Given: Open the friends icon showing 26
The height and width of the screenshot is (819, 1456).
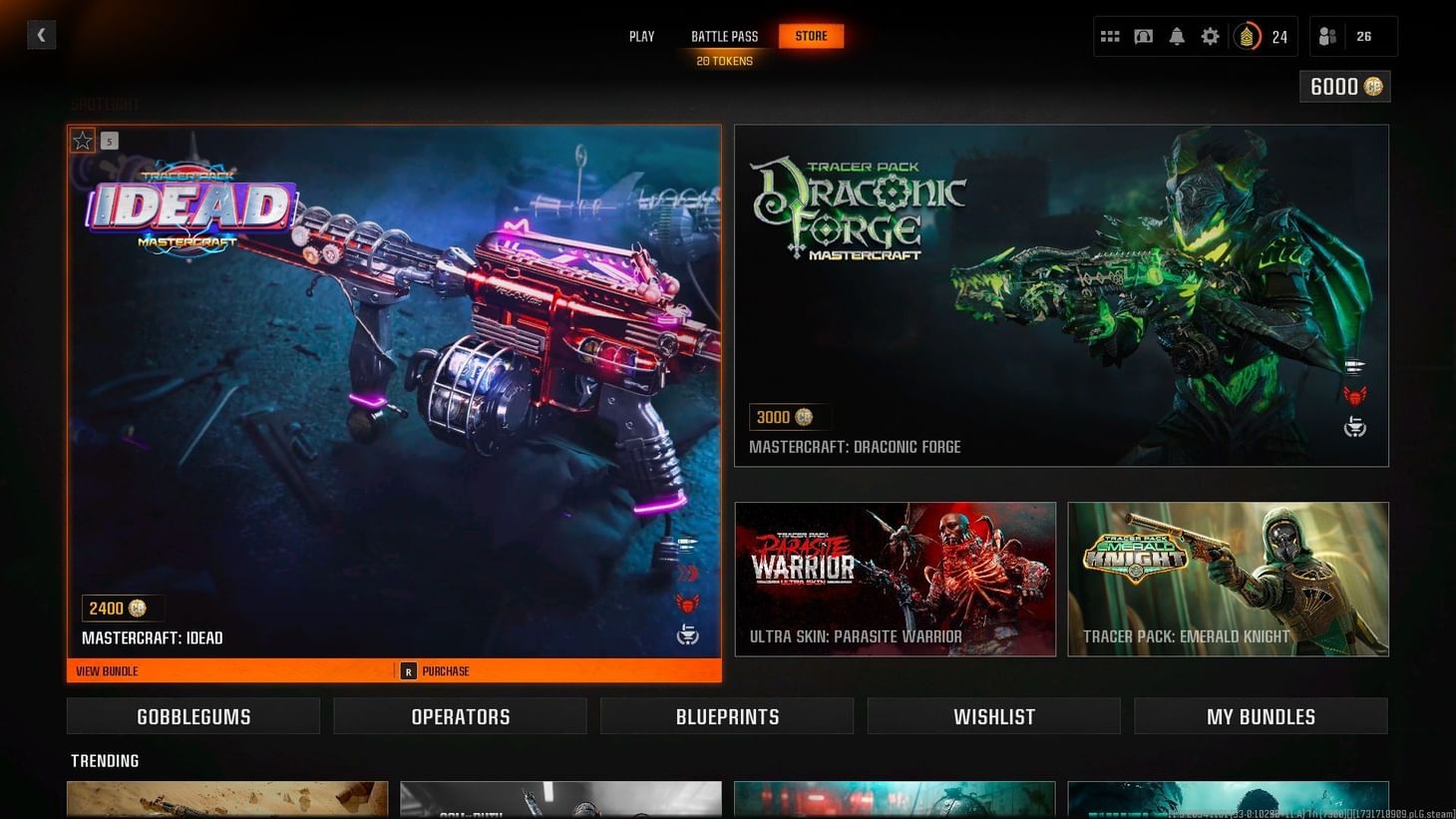Looking at the screenshot, I should pos(1326,36).
